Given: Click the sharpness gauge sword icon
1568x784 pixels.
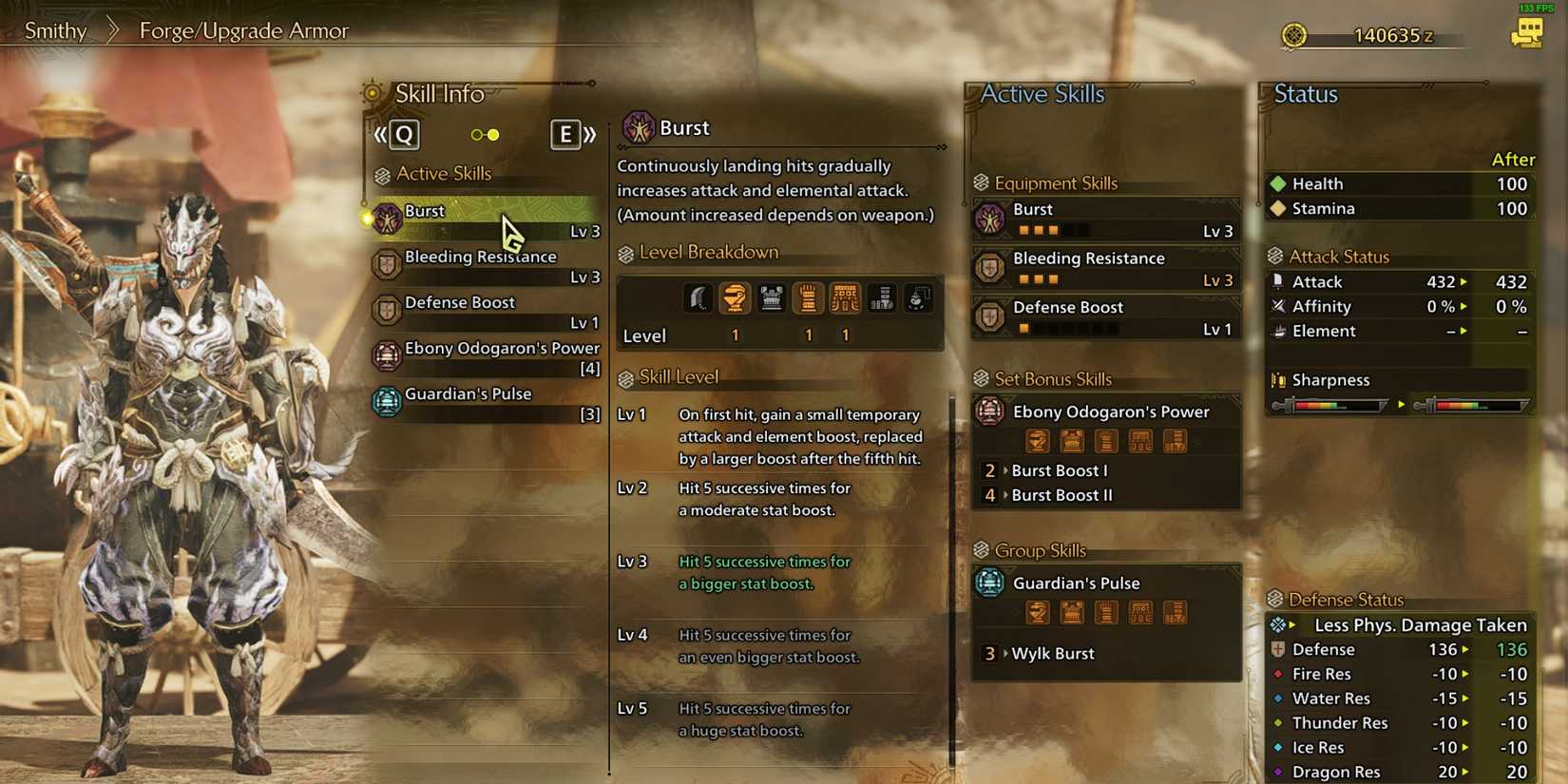Looking at the screenshot, I should coord(1281,379).
